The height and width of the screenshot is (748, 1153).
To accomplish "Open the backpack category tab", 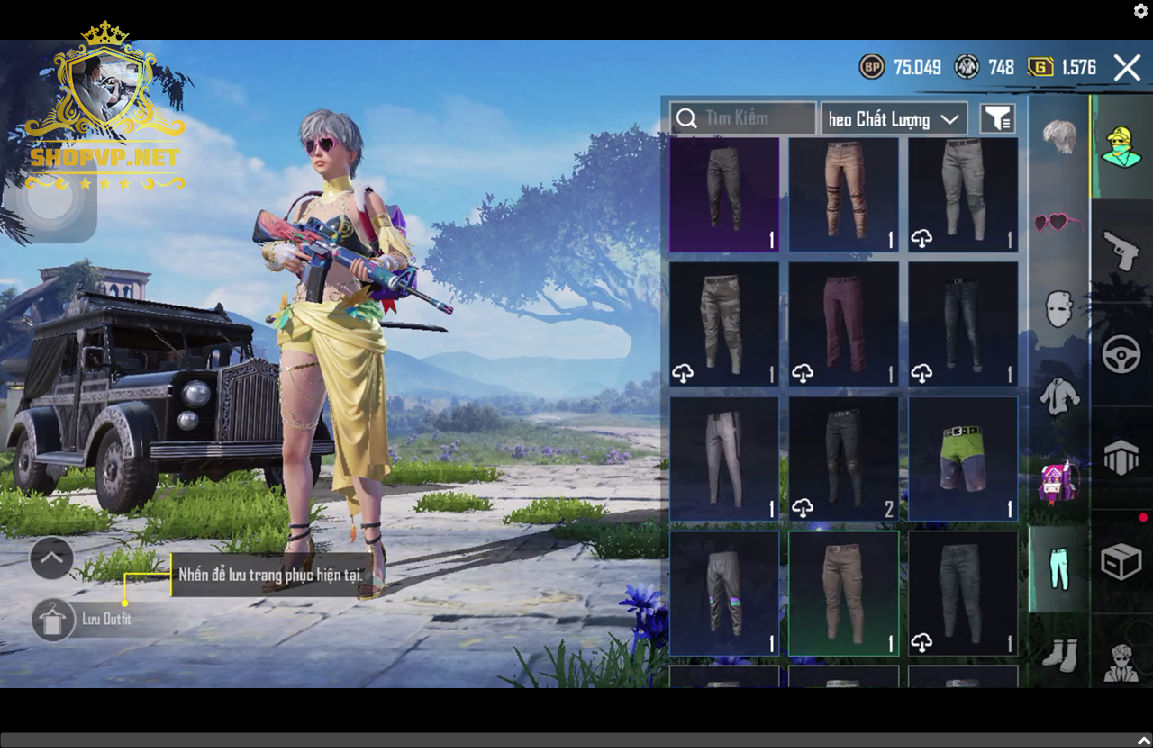I will tap(1059, 482).
